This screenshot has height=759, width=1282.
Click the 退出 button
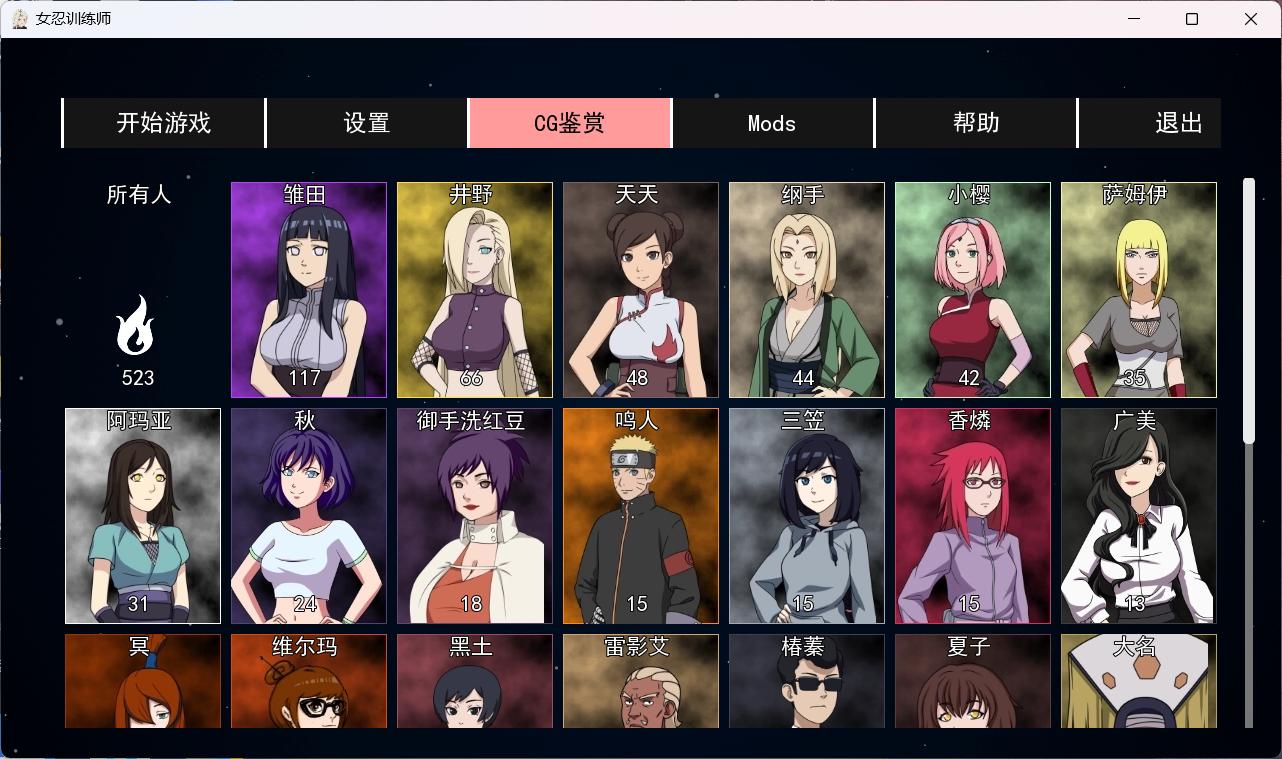tap(1178, 122)
